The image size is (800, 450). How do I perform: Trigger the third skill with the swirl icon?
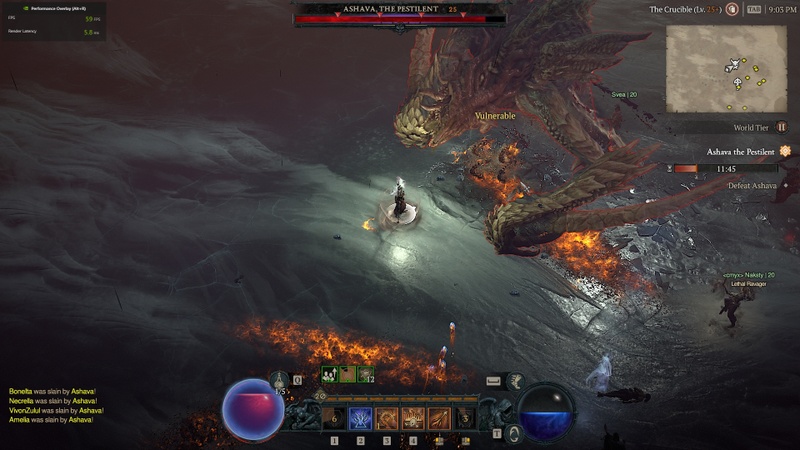(x=387, y=418)
